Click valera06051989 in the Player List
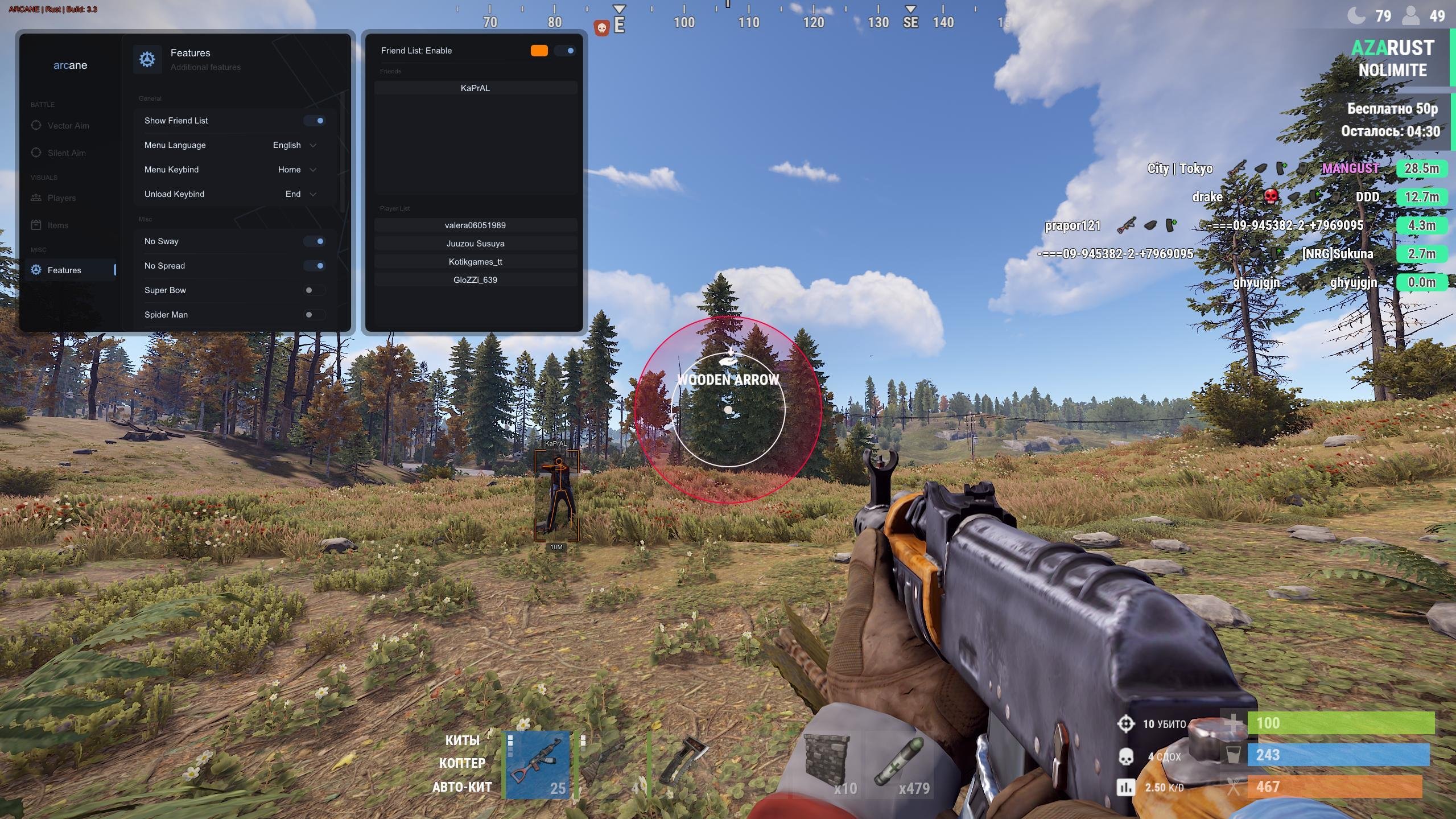 [x=475, y=225]
